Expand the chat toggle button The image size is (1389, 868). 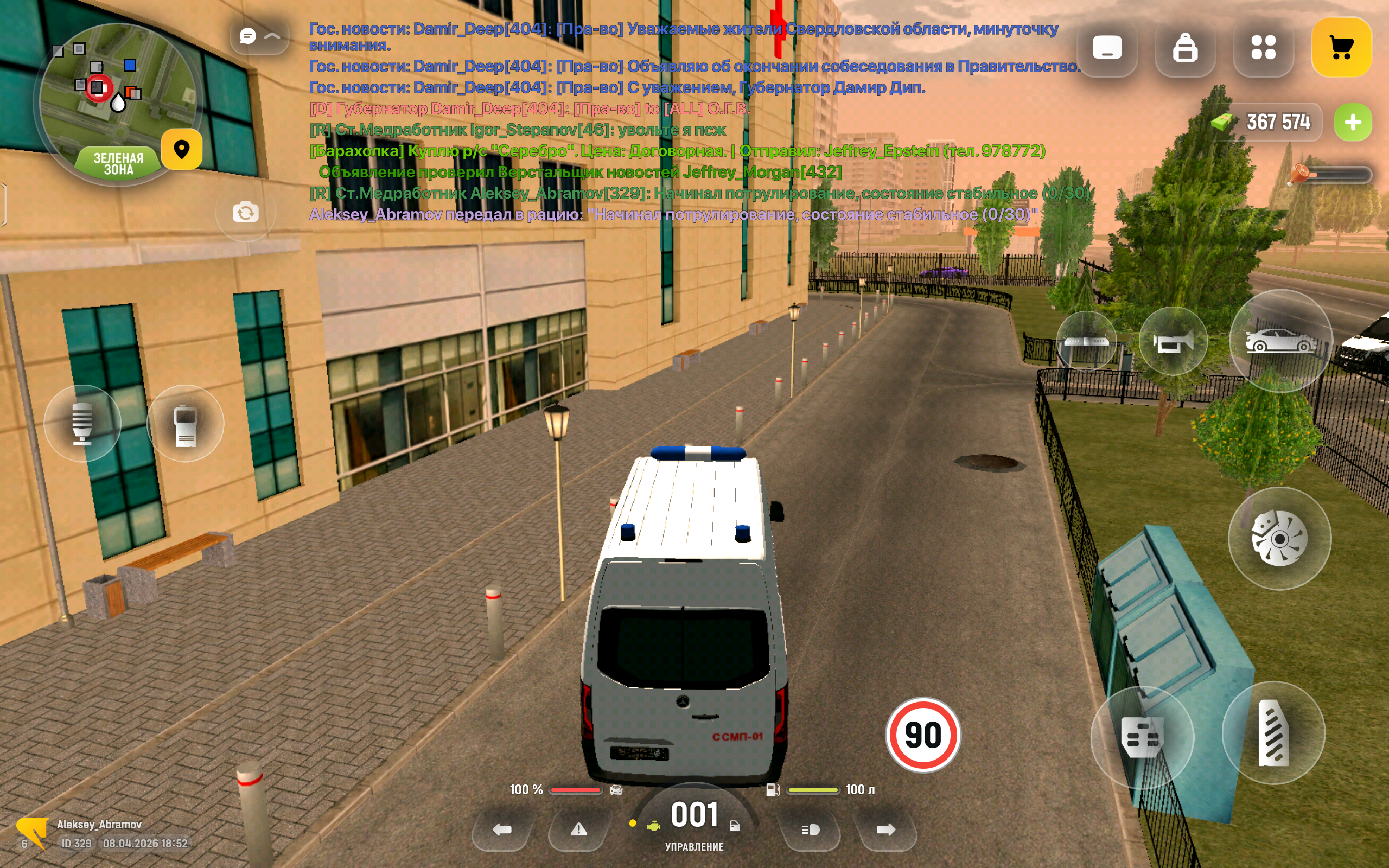(259, 37)
